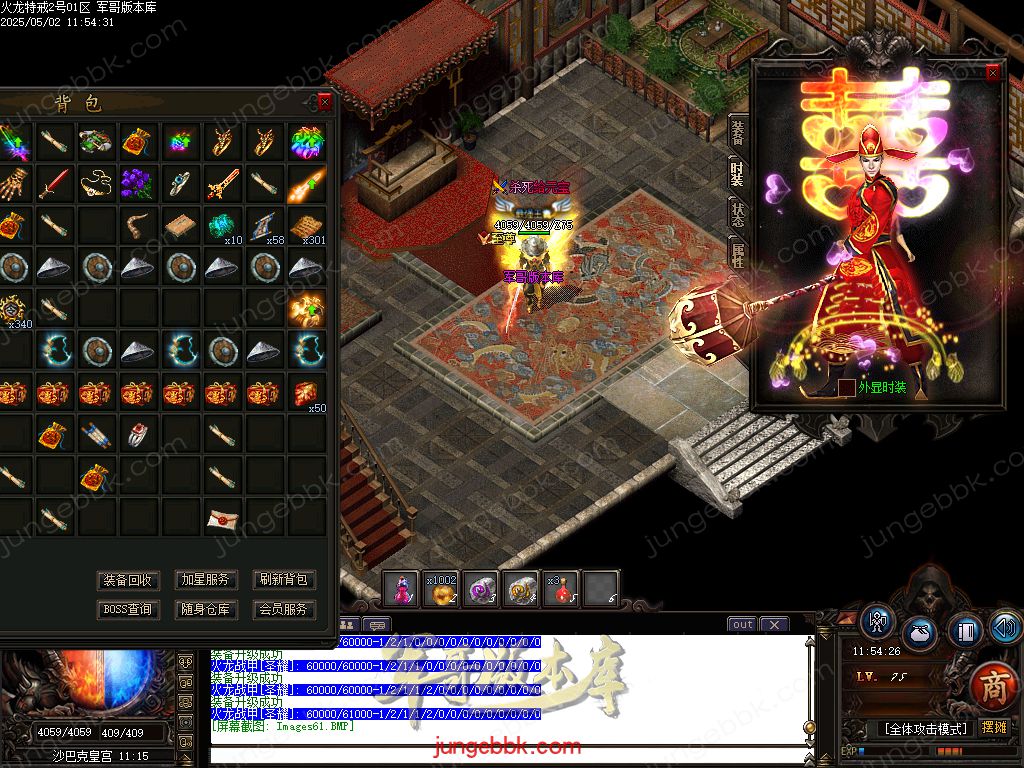Click the 装备回收 equipment recycle button
1024x768 pixels.
128,580
